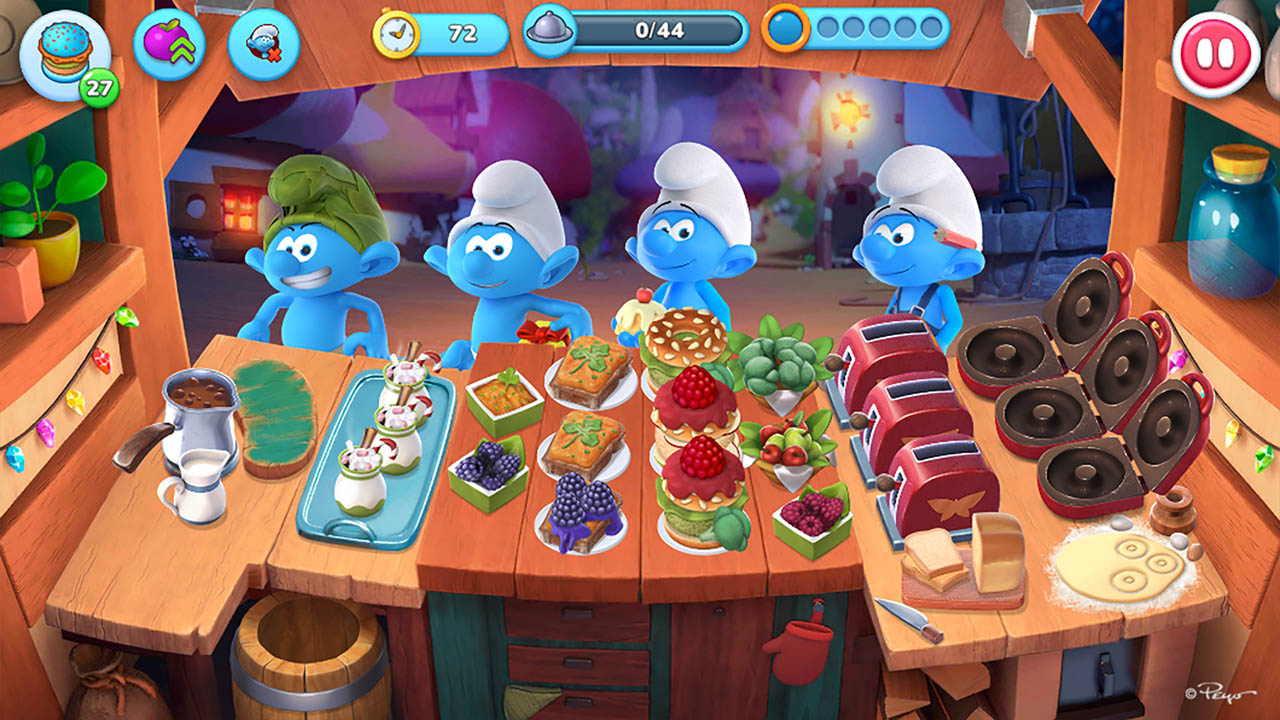Activate the purple berry upgrade booster
Image resolution: width=1280 pixels, height=720 pixels.
click(170, 45)
